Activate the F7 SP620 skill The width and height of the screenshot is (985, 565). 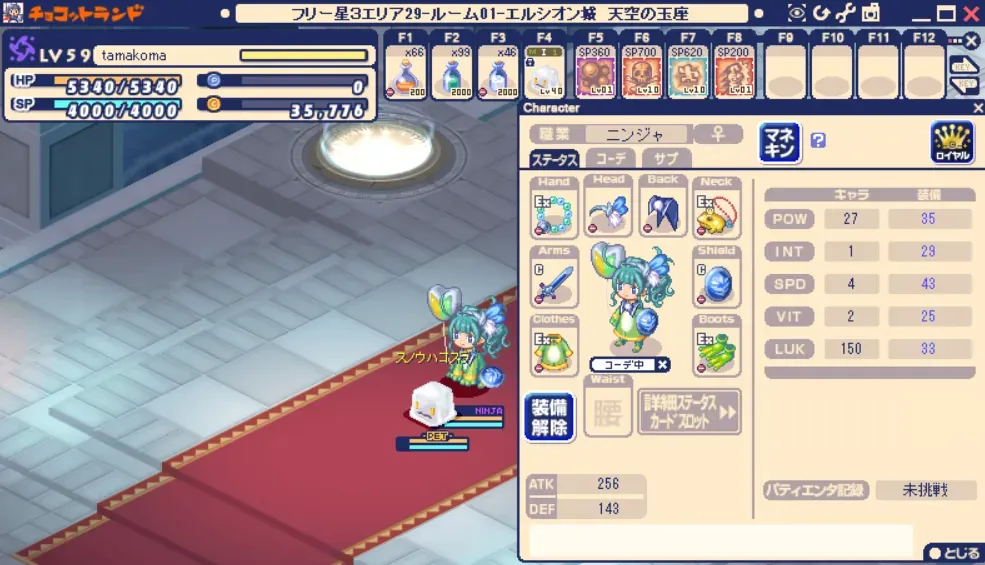tap(688, 73)
